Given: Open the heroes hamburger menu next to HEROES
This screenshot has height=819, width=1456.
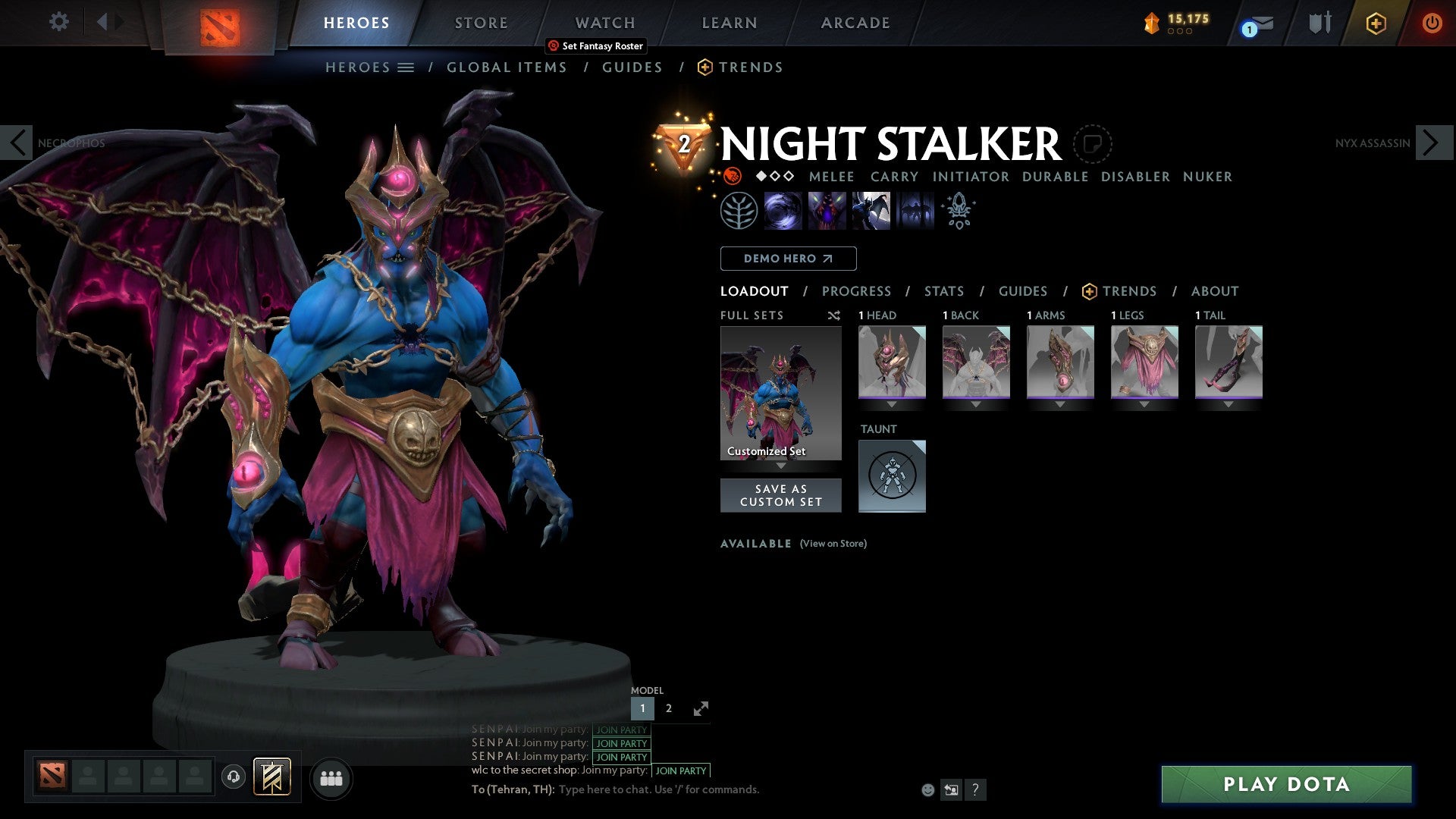Looking at the screenshot, I should 407,67.
